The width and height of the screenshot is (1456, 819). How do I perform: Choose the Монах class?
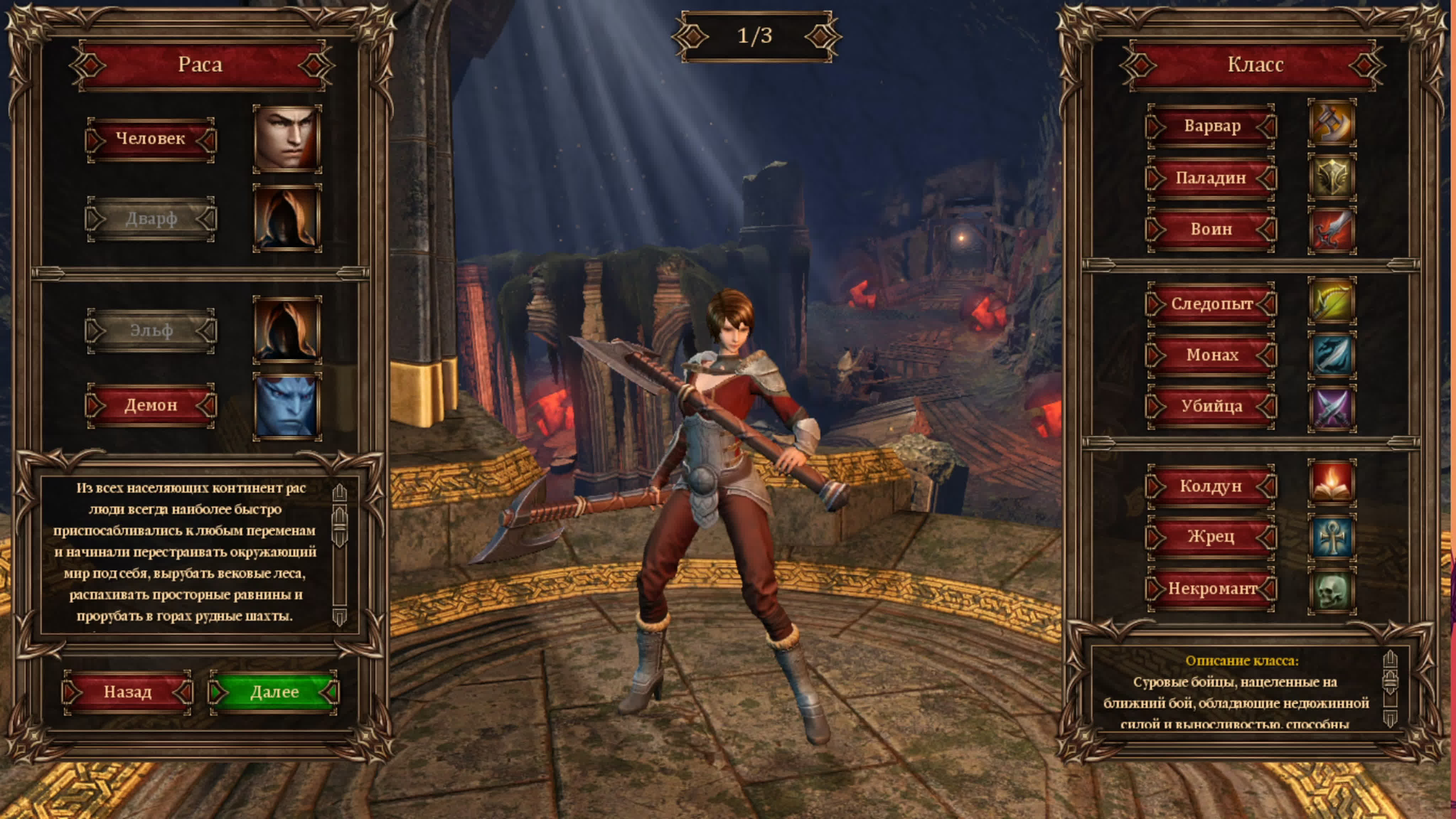(x=1211, y=355)
